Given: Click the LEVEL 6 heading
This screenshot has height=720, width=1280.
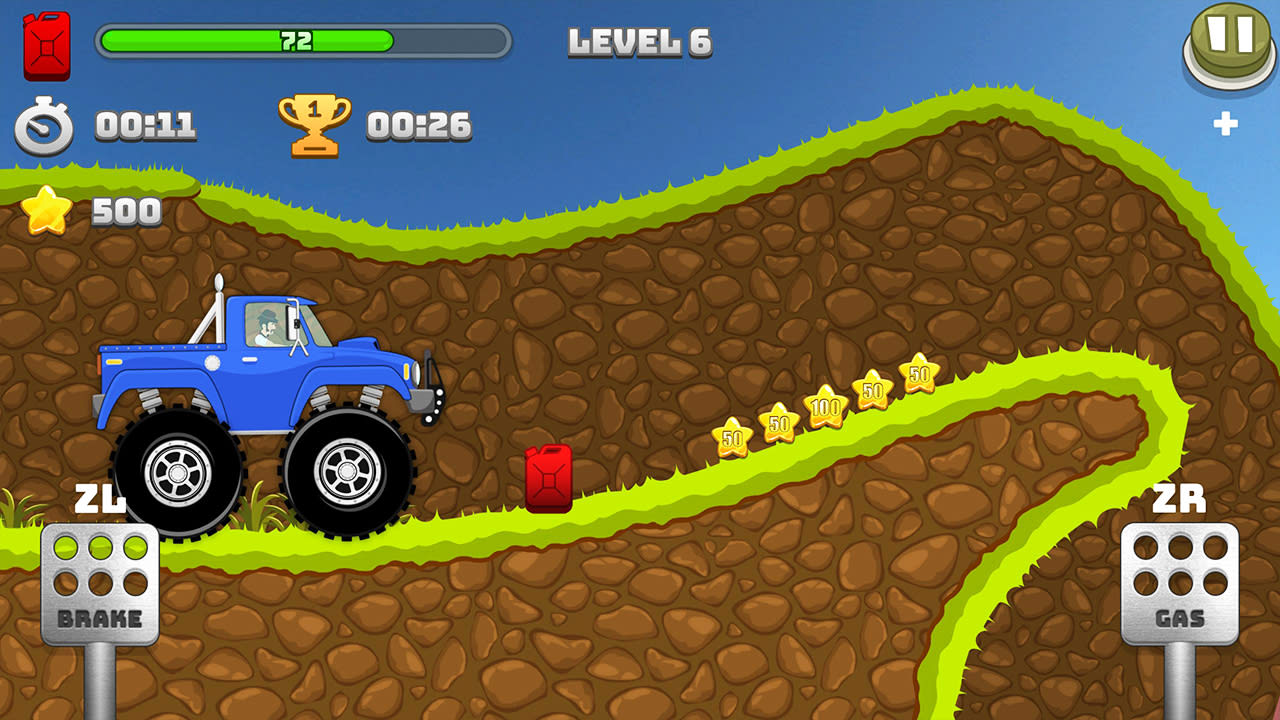Looking at the screenshot, I should [638, 41].
